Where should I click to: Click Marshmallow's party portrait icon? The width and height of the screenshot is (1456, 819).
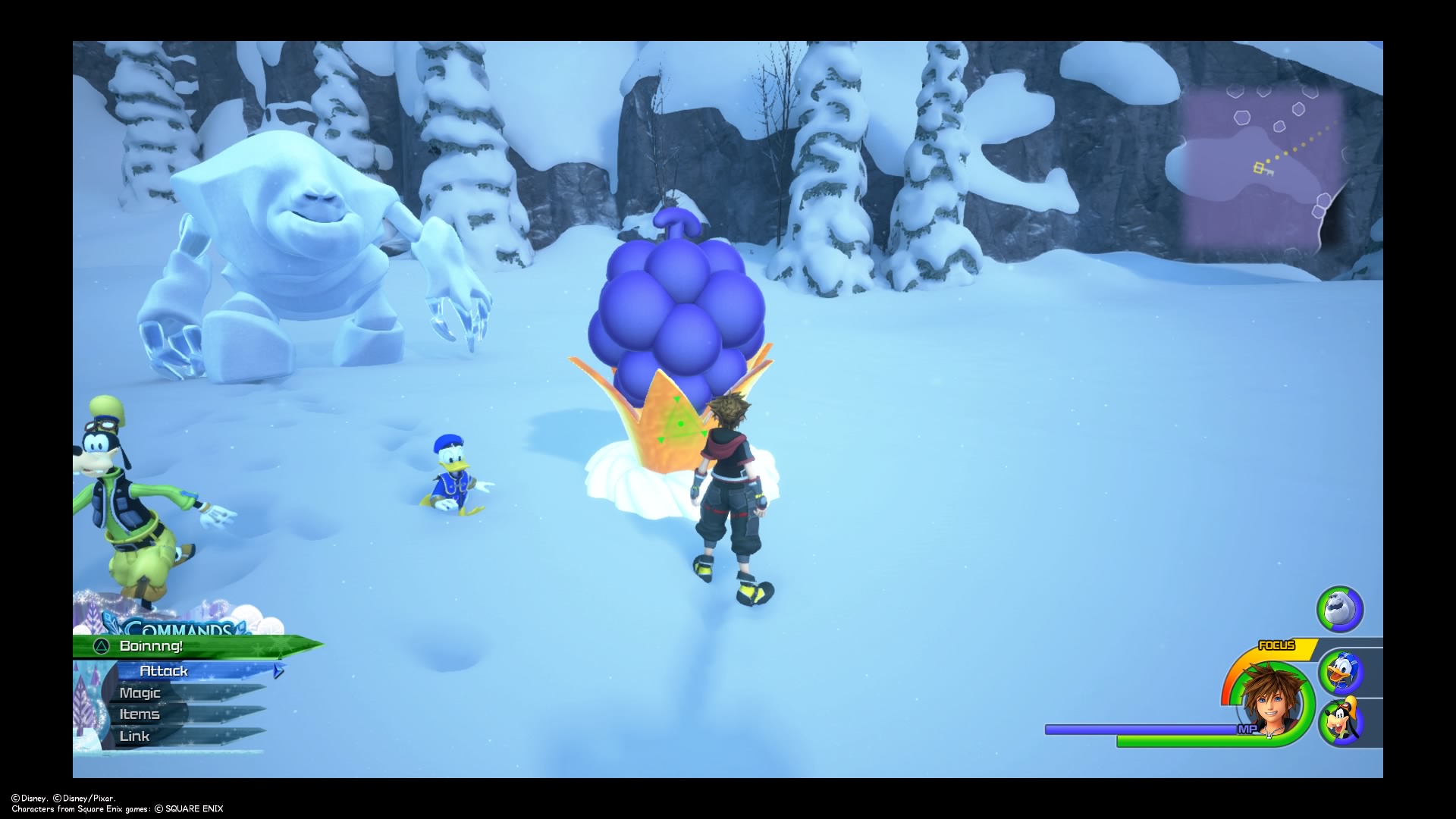[x=1340, y=609]
